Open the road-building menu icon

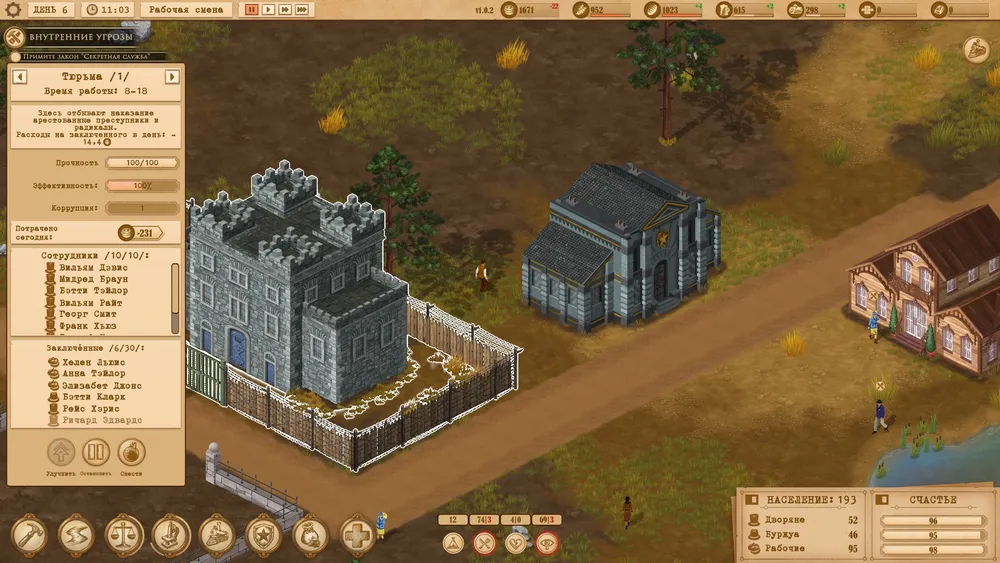tap(76, 535)
